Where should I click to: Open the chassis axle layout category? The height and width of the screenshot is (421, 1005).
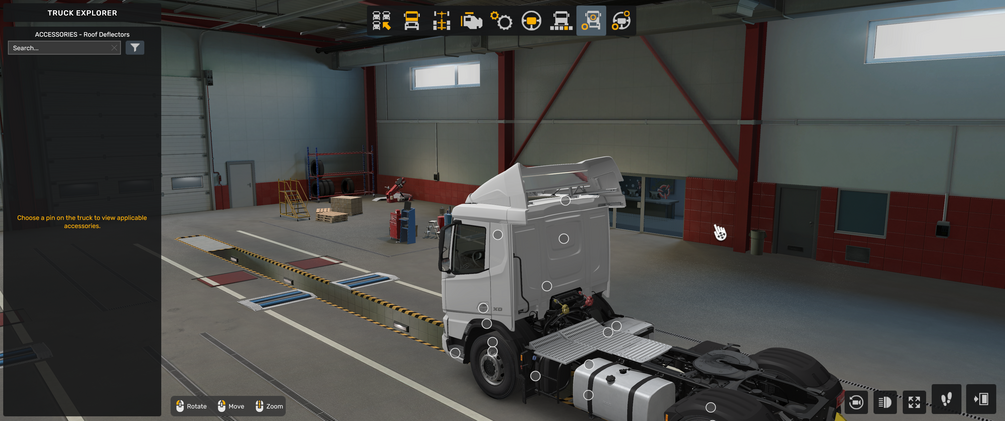(441, 21)
